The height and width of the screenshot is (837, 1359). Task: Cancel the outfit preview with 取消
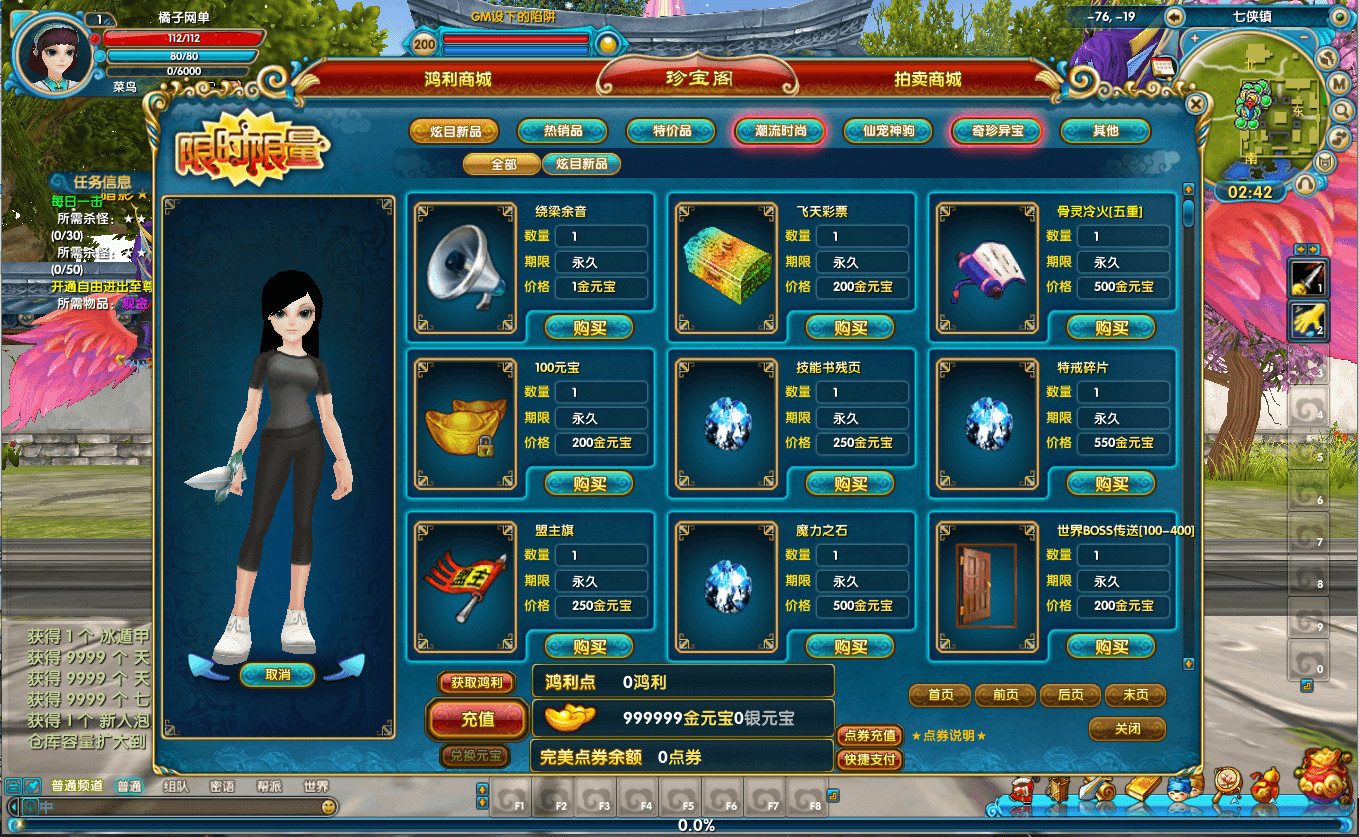click(278, 675)
